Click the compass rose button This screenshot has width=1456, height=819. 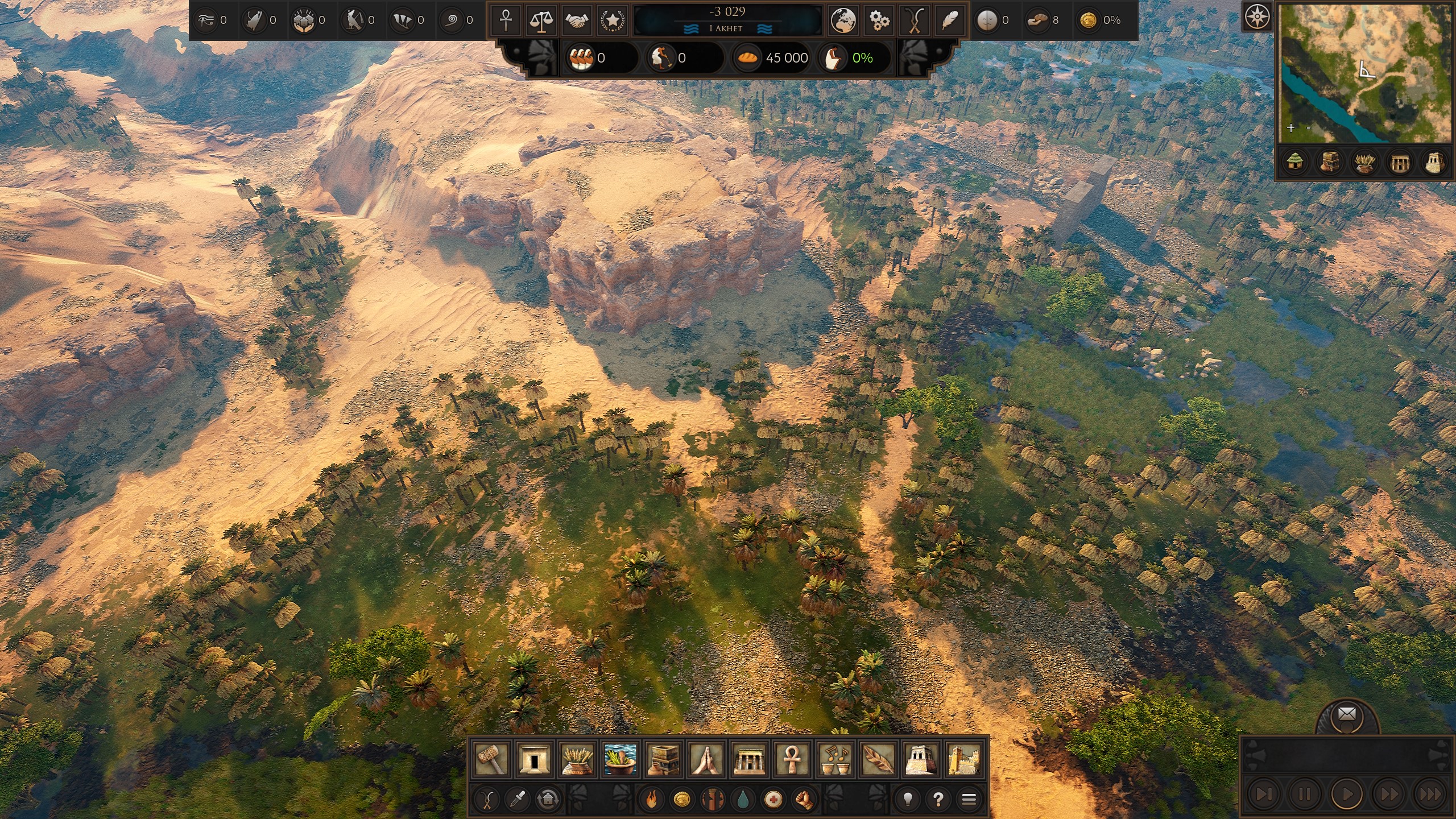click(x=1256, y=18)
